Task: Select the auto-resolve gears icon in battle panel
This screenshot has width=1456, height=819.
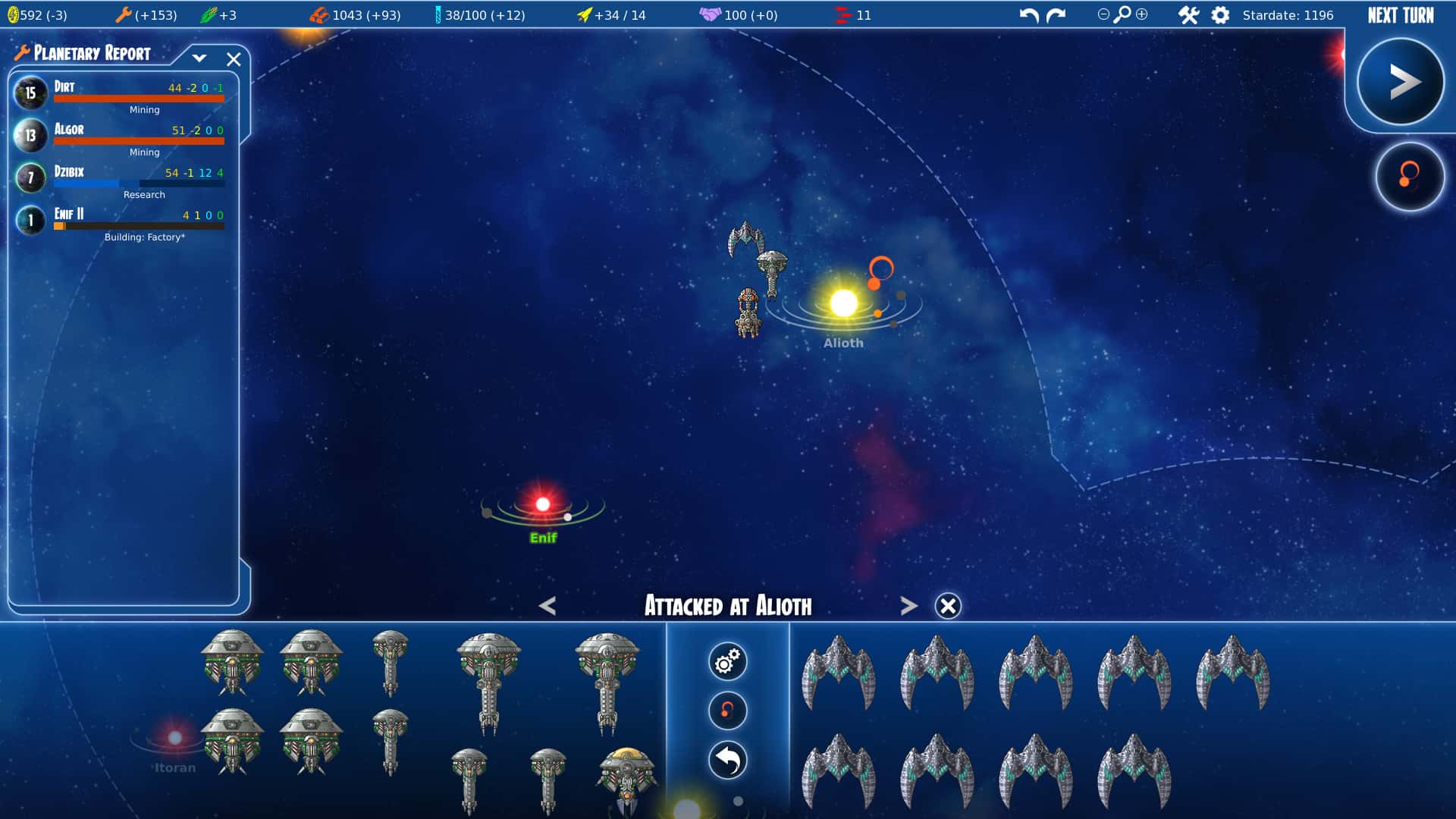Action: point(727,661)
